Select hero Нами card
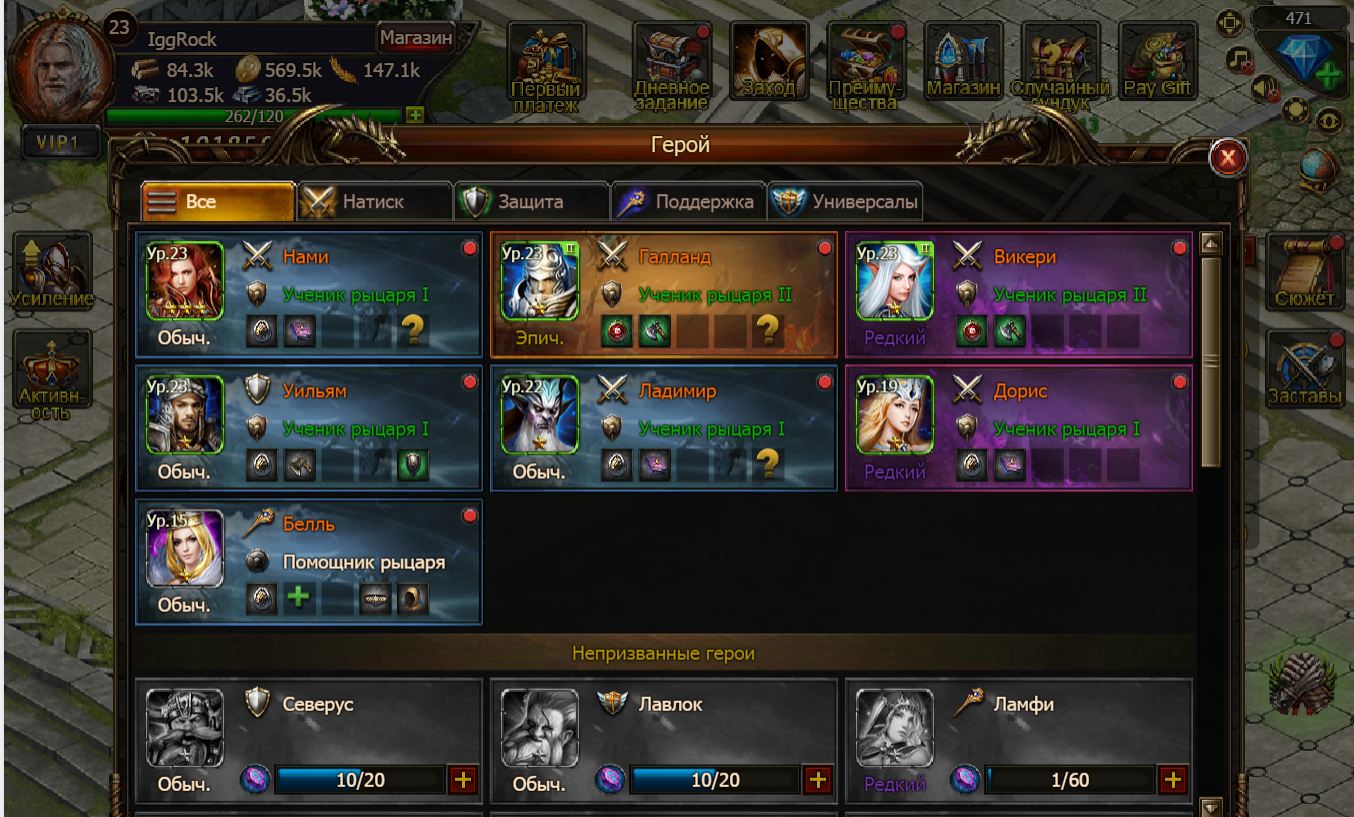The height and width of the screenshot is (817, 1354). click(309, 295)
